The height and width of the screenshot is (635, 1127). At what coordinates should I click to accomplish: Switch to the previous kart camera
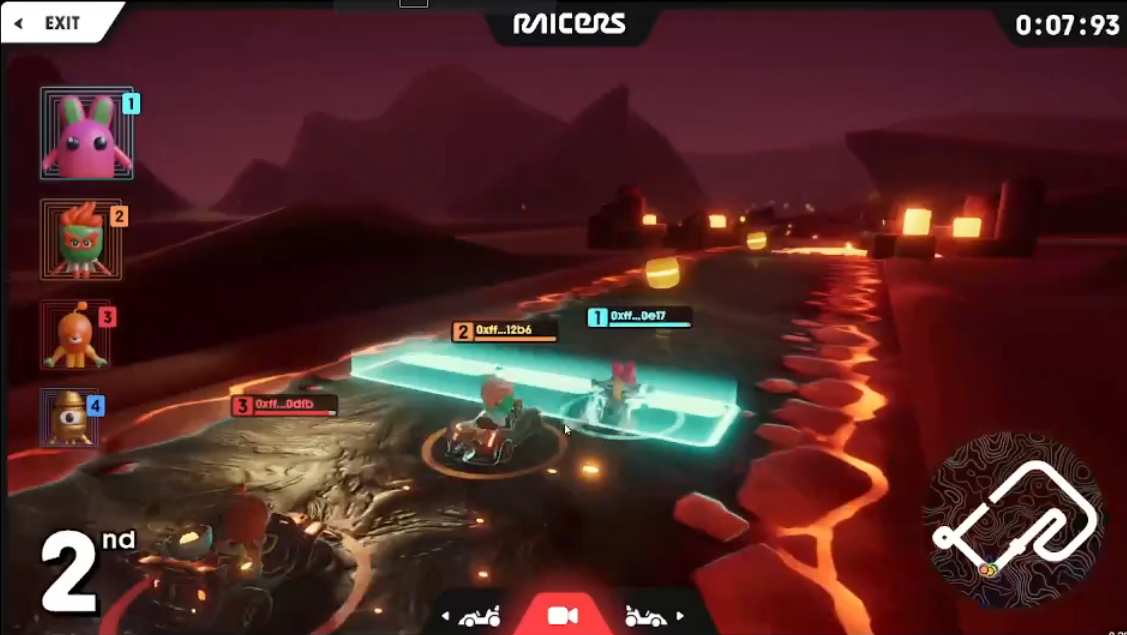pos(473,616)
